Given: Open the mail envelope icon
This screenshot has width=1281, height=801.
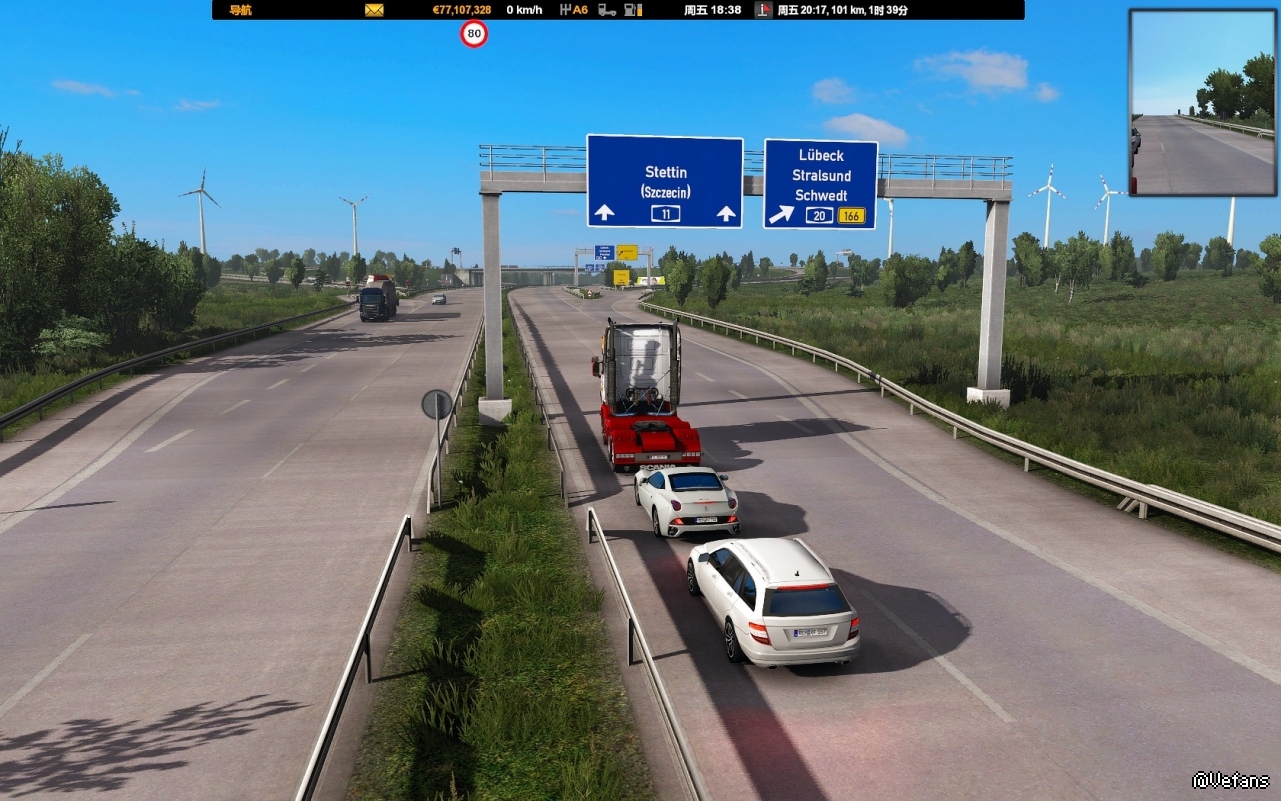Looking at the screenshot, I should click(x=374, y=10).
